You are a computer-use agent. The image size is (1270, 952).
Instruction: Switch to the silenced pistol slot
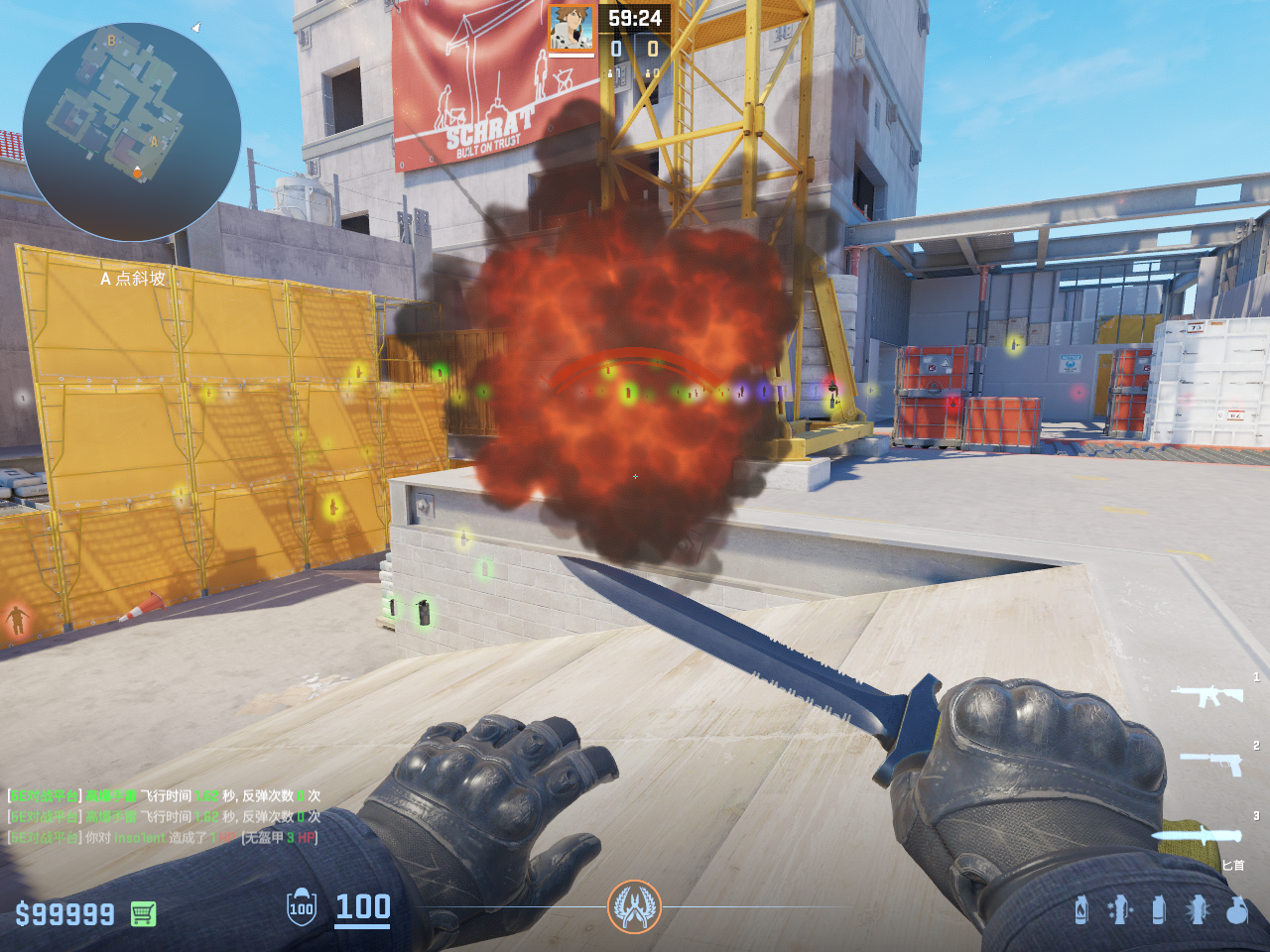point(1211,763)
